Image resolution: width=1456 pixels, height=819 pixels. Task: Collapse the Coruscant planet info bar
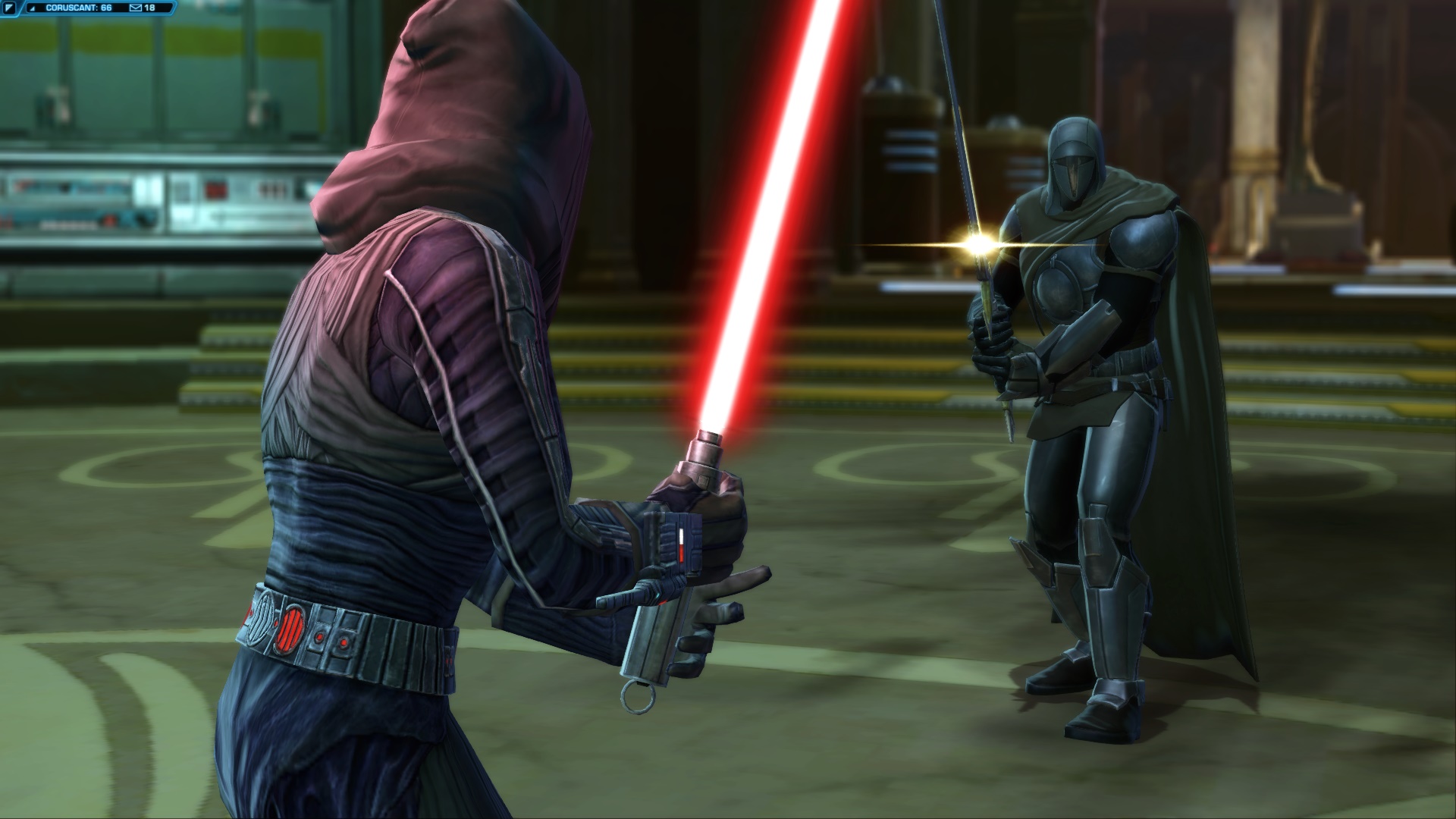[x=33, y=8]
